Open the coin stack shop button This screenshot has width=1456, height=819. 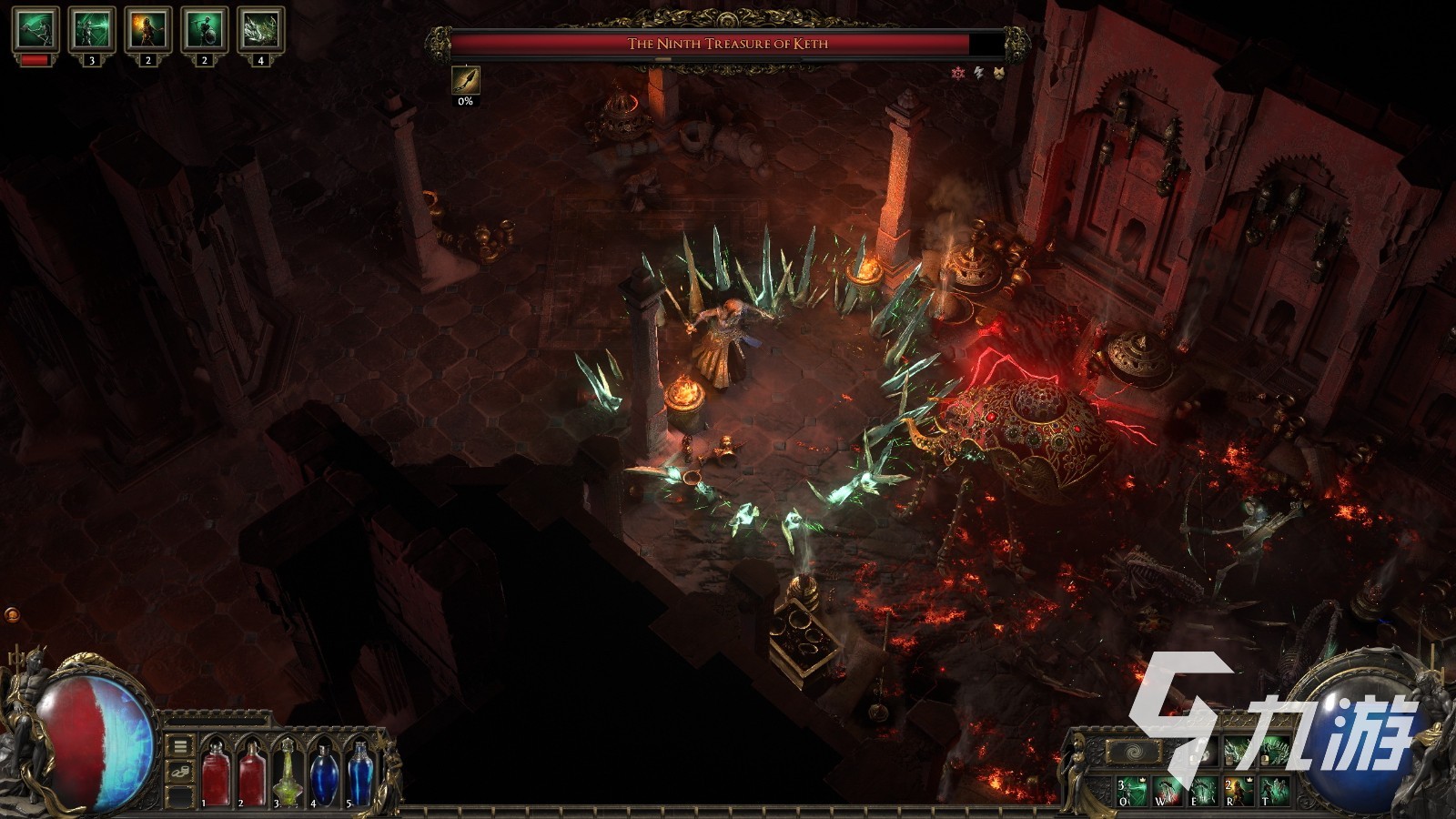180,772
